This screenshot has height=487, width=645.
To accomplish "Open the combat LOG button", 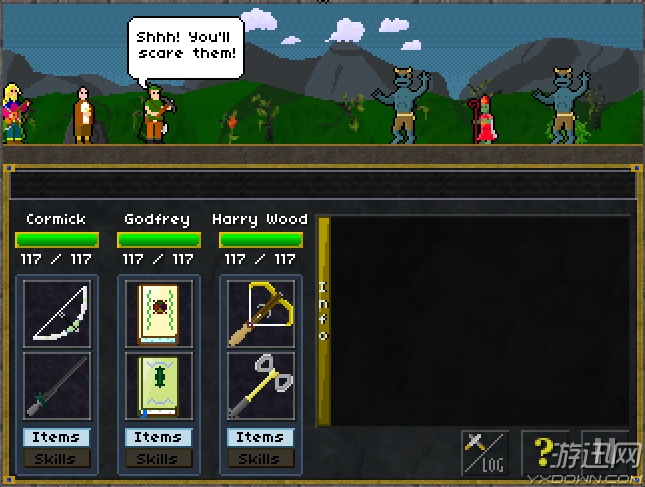I will click(x=485, y=453).
